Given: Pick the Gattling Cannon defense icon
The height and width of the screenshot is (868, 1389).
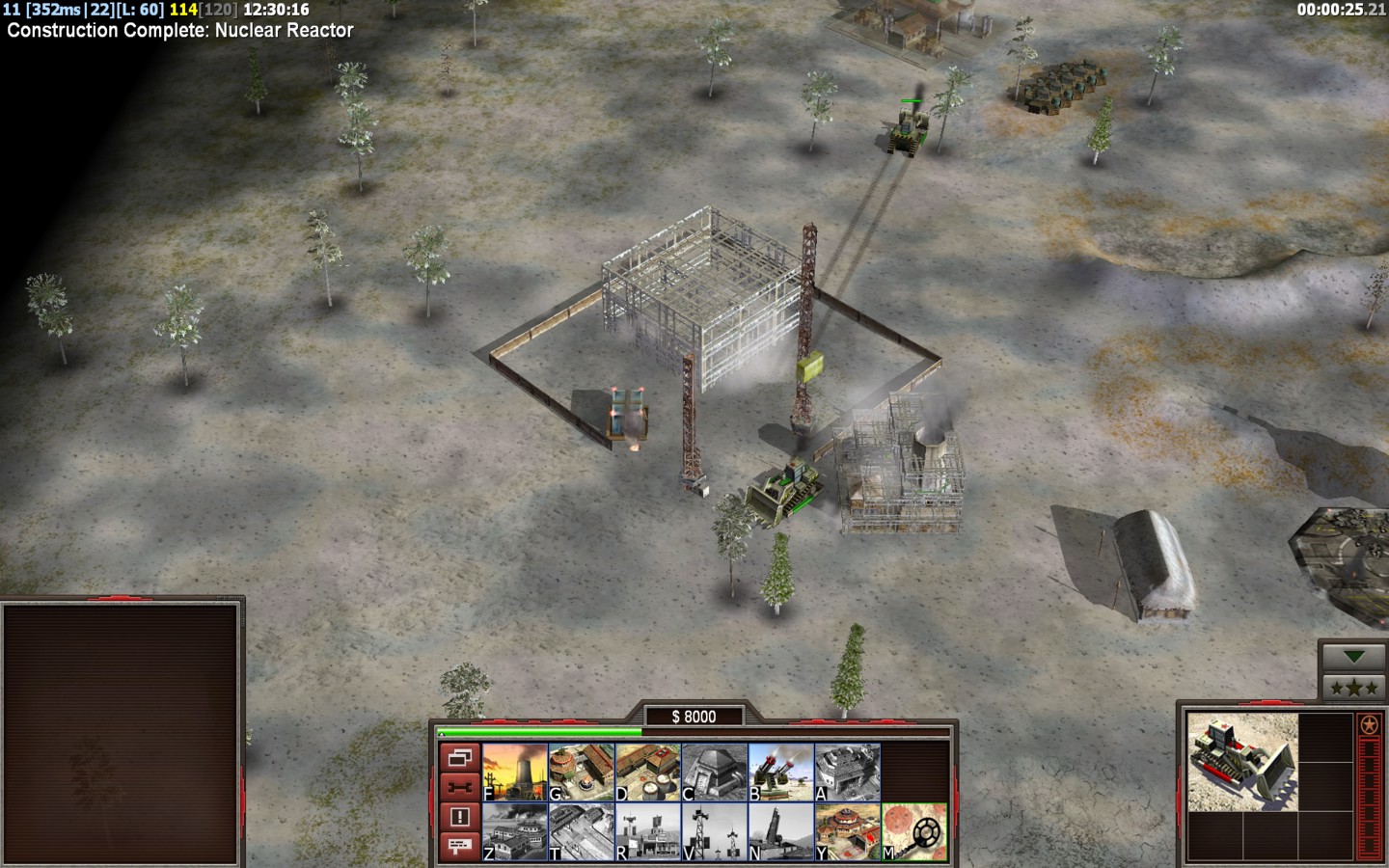Looking at the screenshot, I should click(x=780, y=772).
